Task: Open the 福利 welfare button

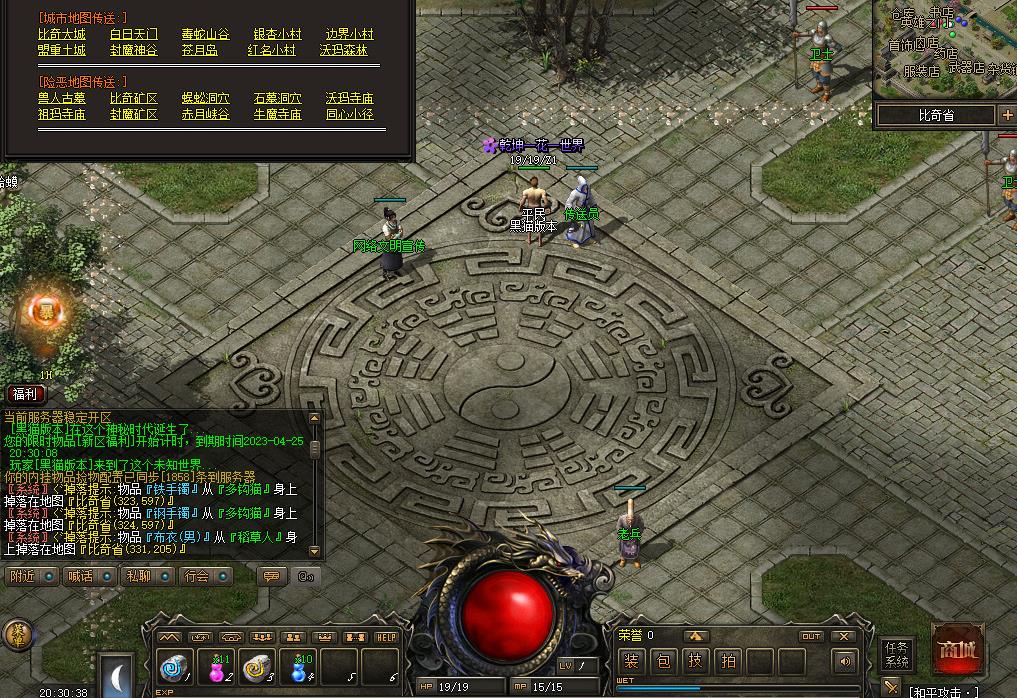Action: pyautogui.click(x=24, y=394)
